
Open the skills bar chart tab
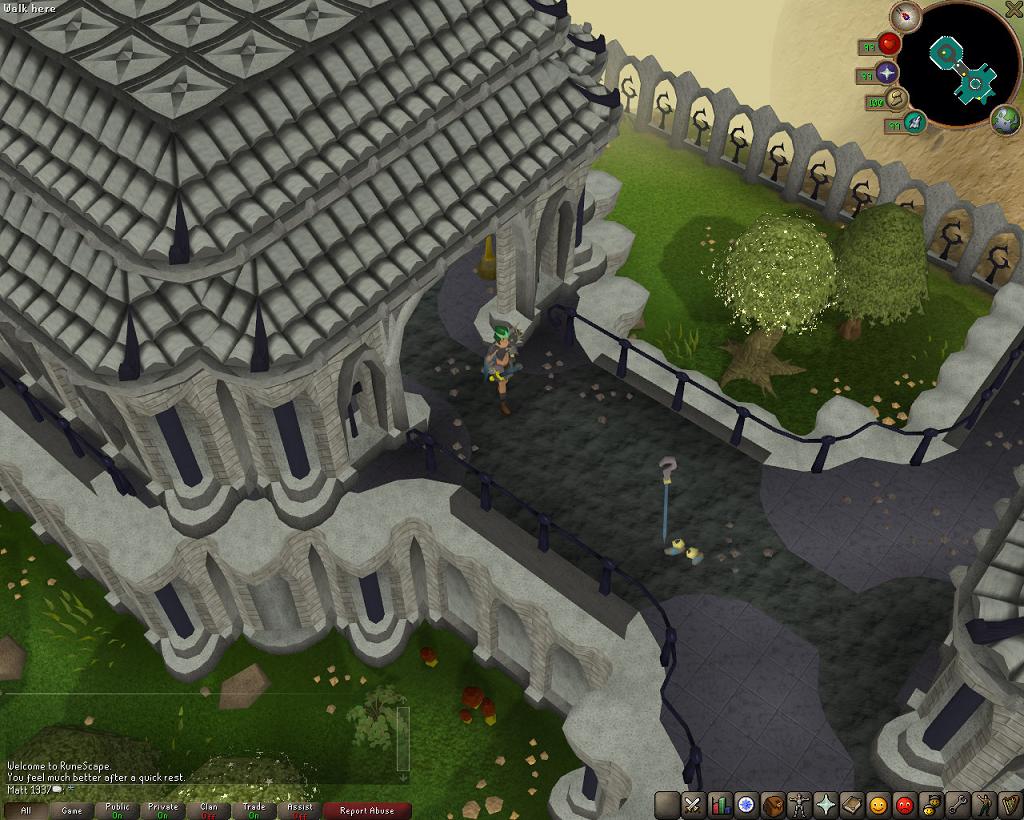click(720, 804)
